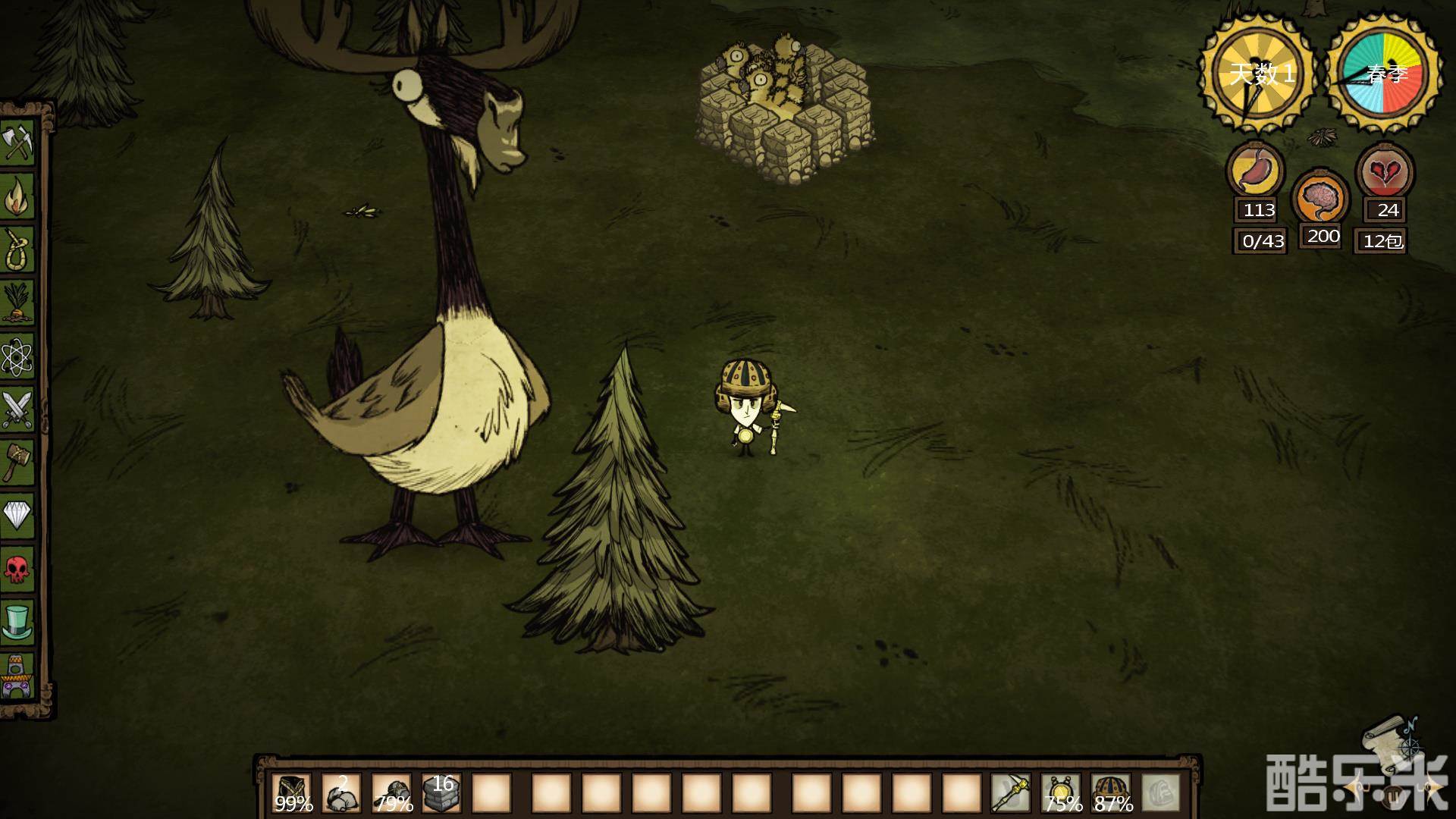This screenshot has width=1456, height=819.
Task: Switch to the Dress tab with top hat
Action: (17, 622)
